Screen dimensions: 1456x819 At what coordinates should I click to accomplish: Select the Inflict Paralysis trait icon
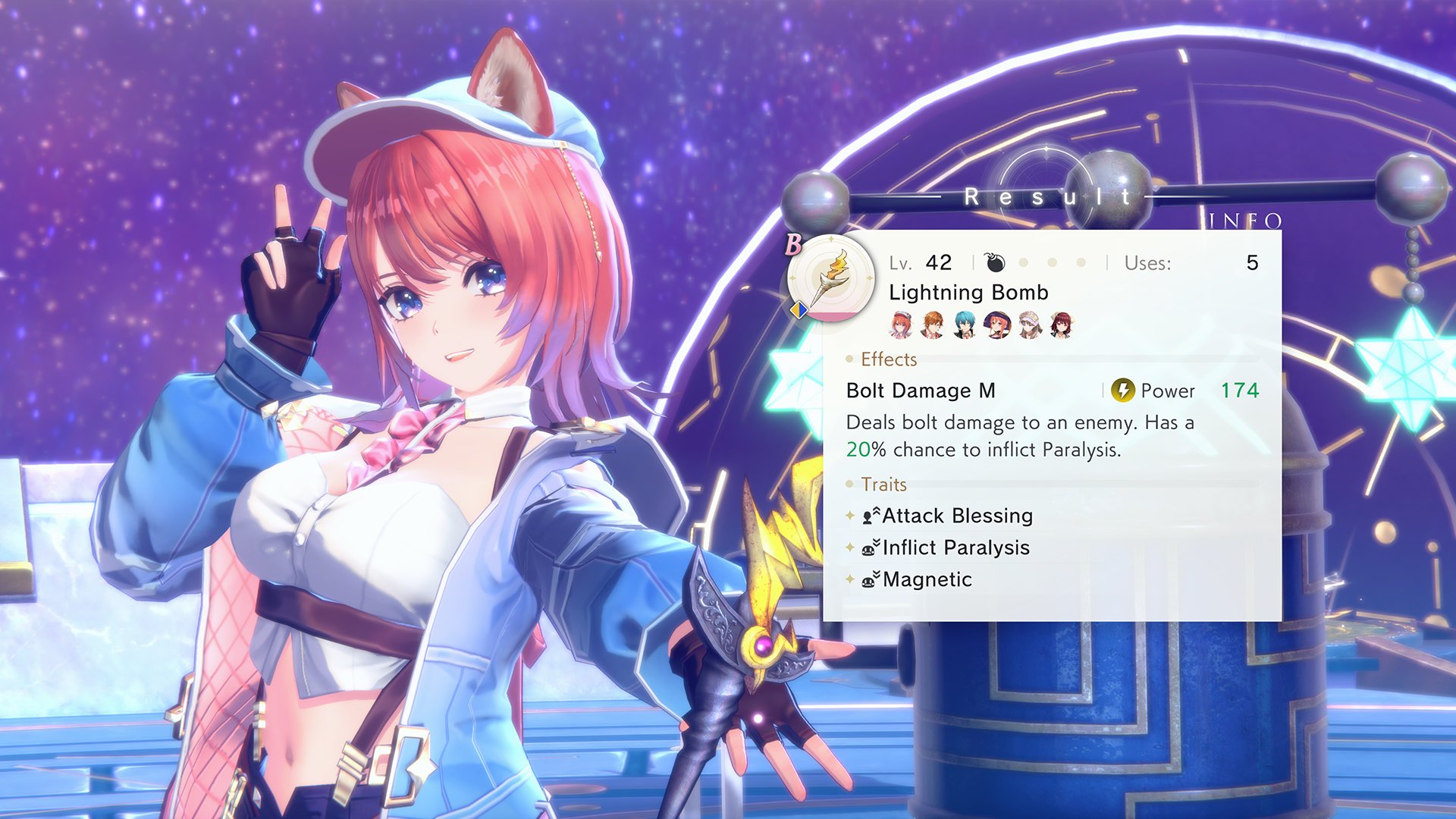[x=871, y=547]
